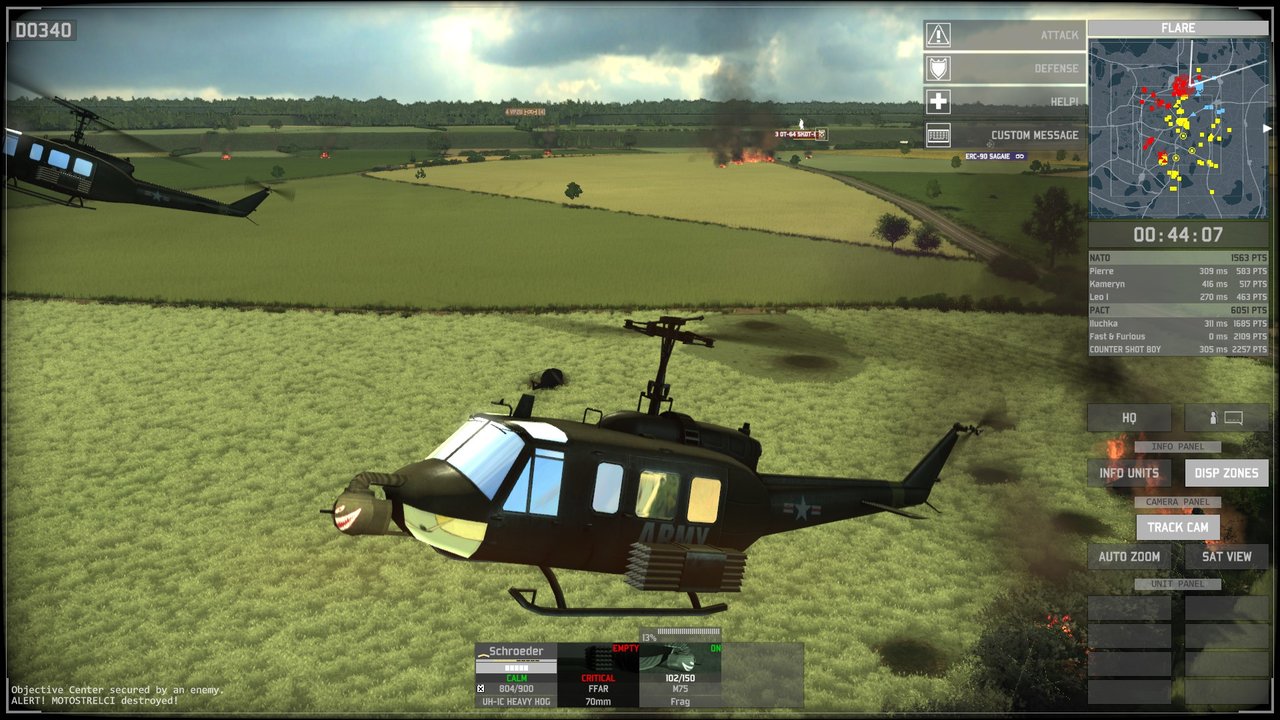Click the OT-64 SKOT unit label

(x=799, y=134)
